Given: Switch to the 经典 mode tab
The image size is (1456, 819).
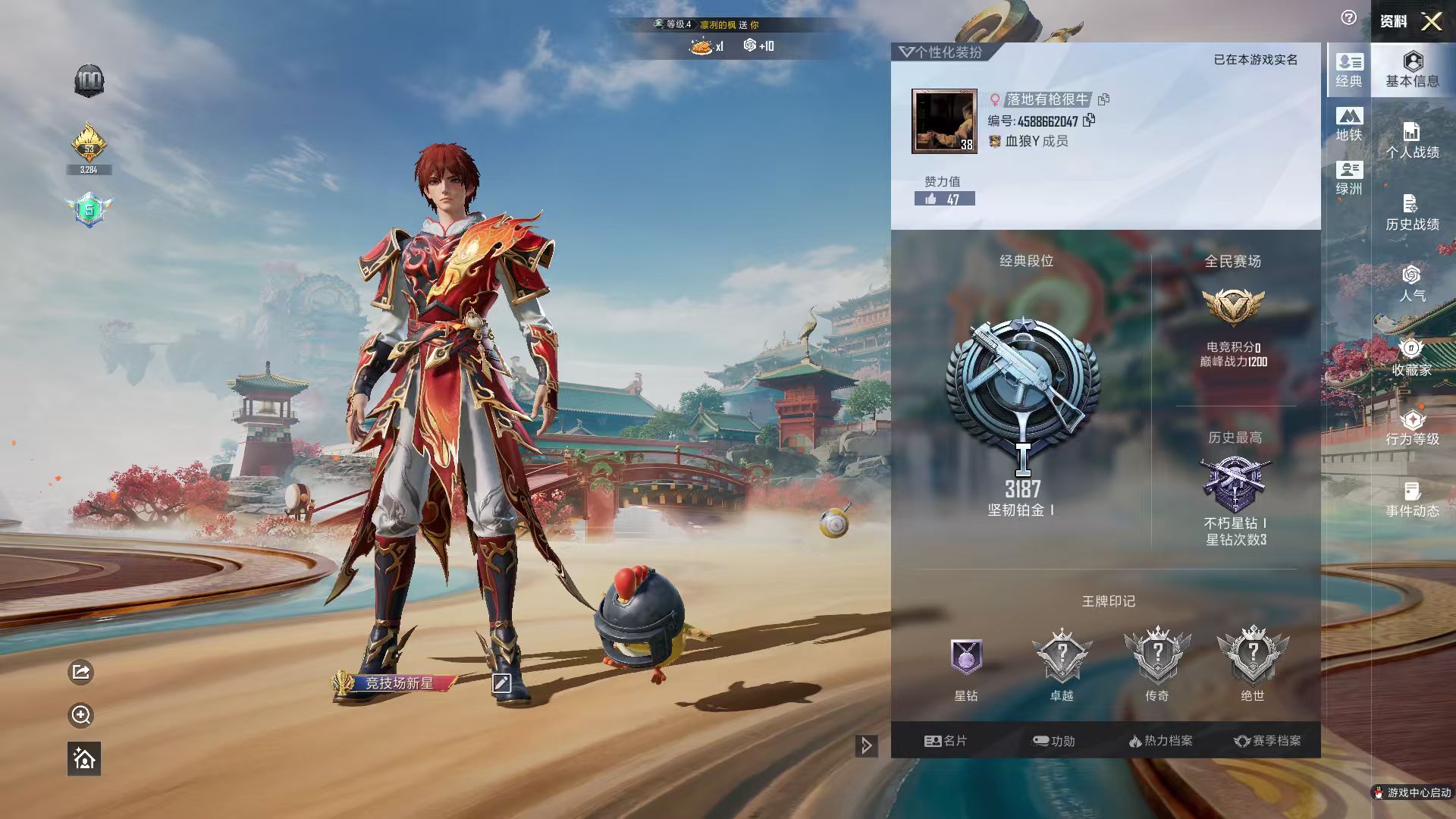Looking at the screenshot, I should (1349, 70).
